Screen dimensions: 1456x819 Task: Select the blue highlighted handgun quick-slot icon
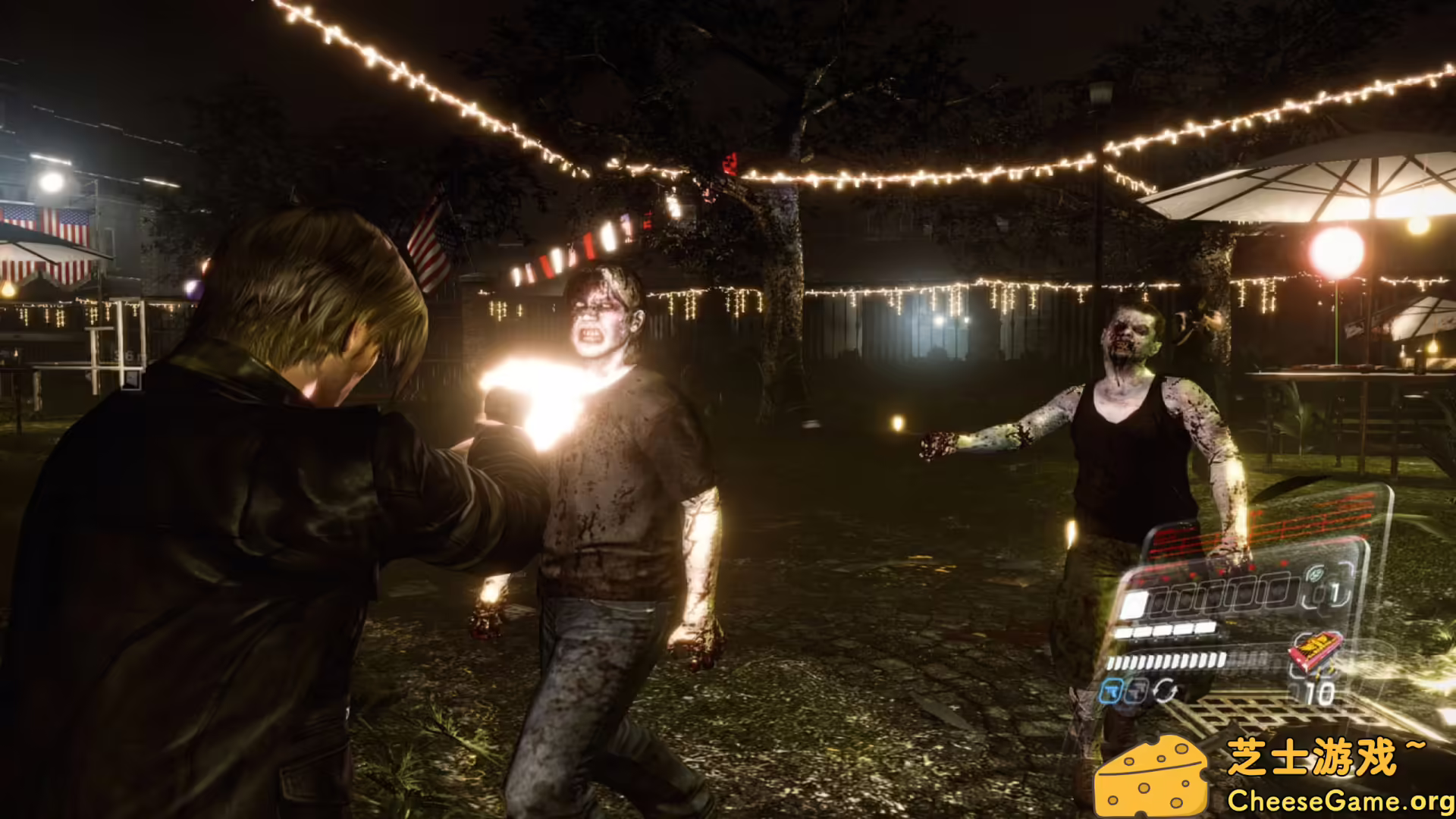click(1111, 691)
